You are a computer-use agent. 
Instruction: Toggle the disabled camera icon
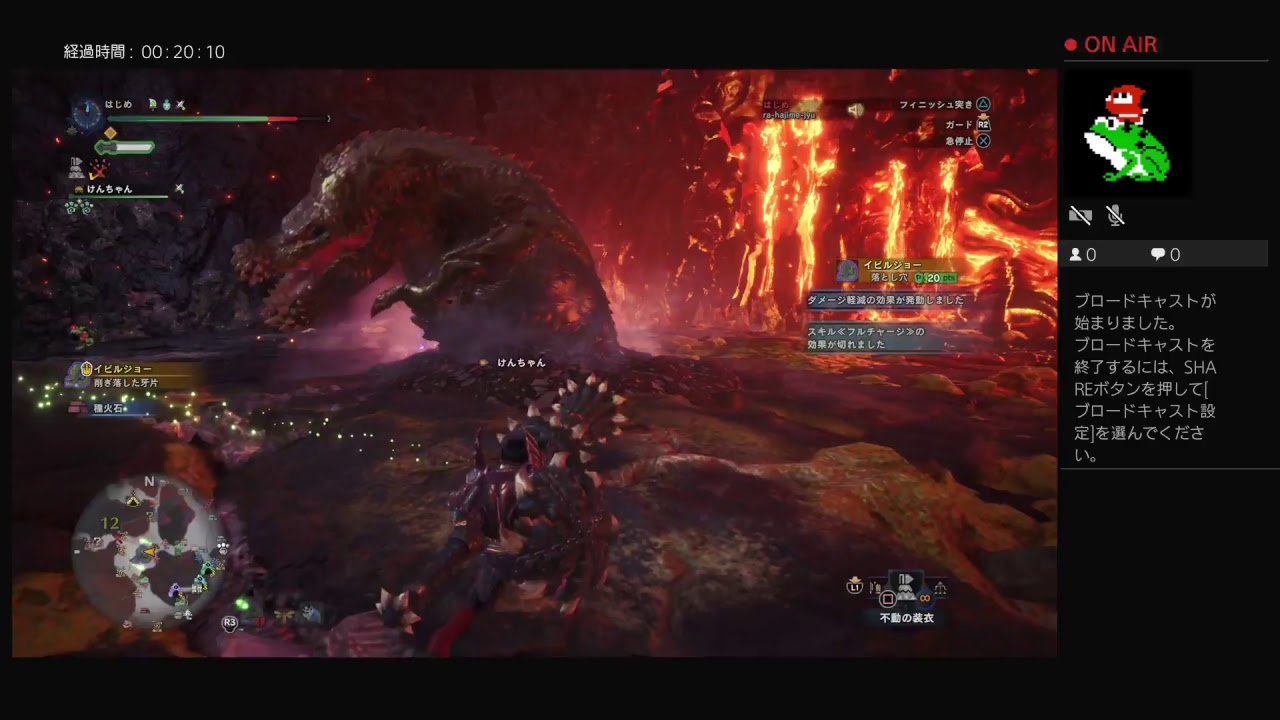(x=1080, y=215)
